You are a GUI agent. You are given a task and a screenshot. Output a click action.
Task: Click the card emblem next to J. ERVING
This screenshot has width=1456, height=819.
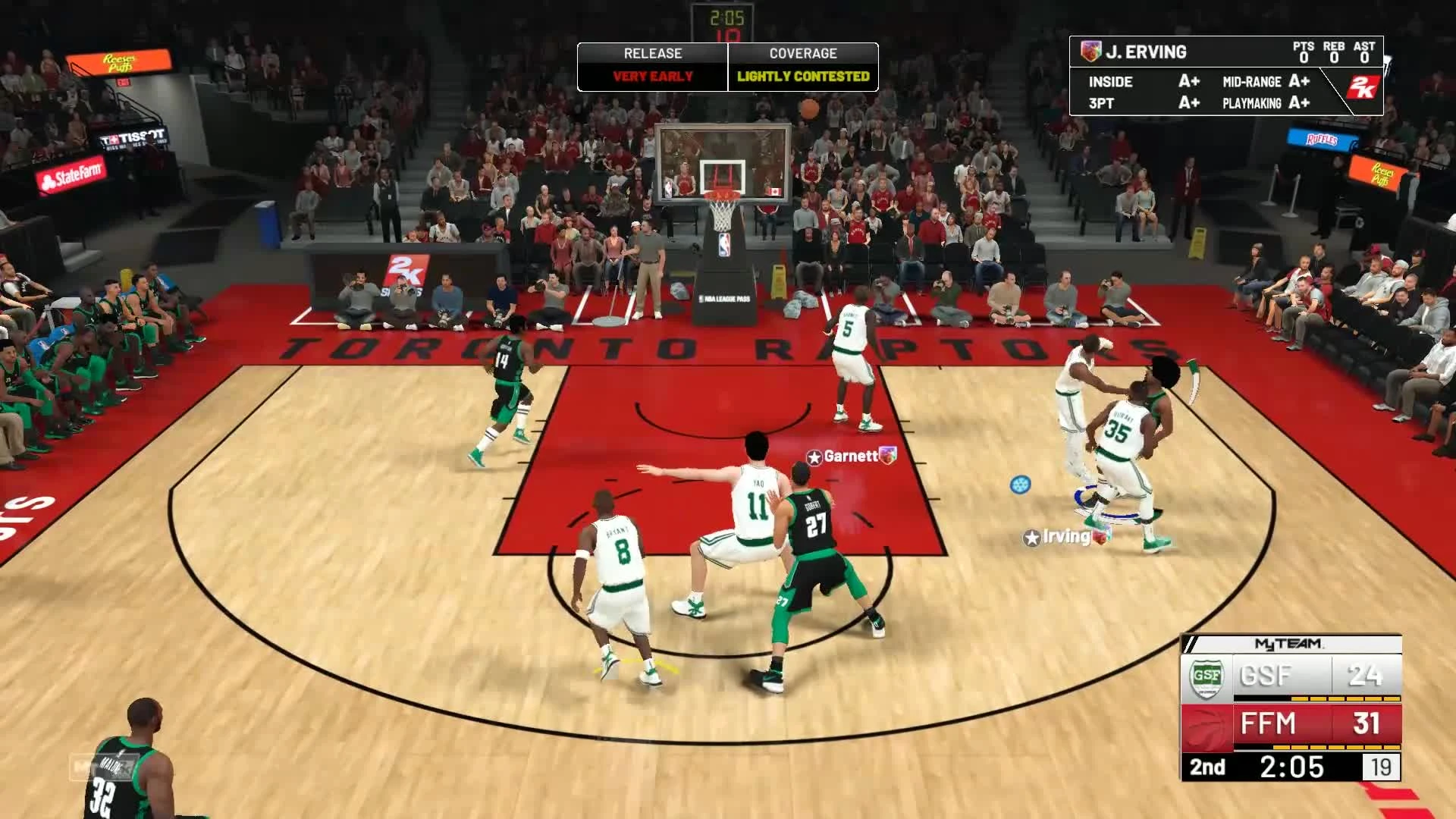click(x=1091, y=52)
